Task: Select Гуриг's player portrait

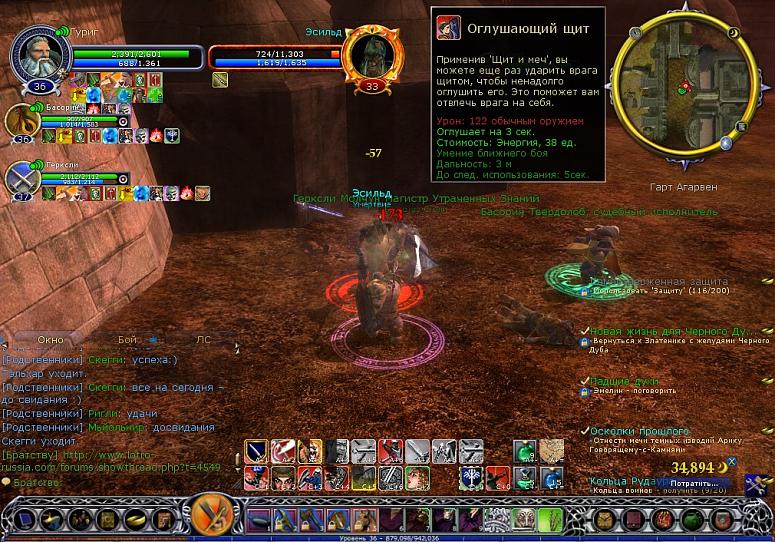Action: point(36,57)
